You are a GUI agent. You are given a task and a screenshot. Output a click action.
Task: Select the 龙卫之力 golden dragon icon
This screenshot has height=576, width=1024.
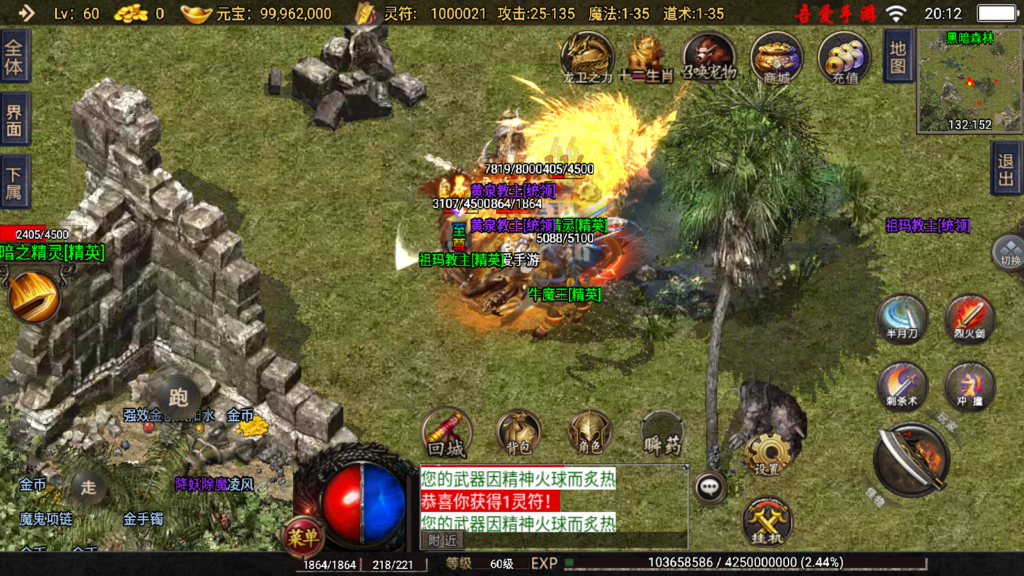[587, 56]
